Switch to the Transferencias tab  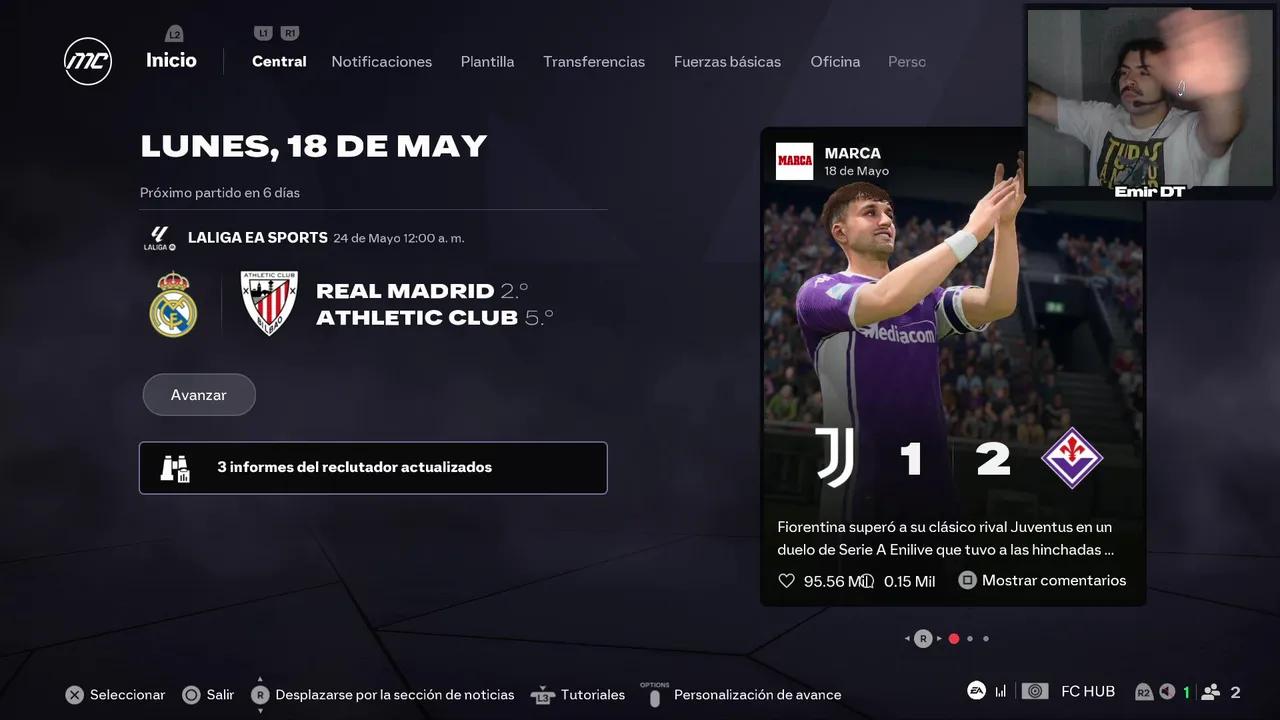point(594,61)
